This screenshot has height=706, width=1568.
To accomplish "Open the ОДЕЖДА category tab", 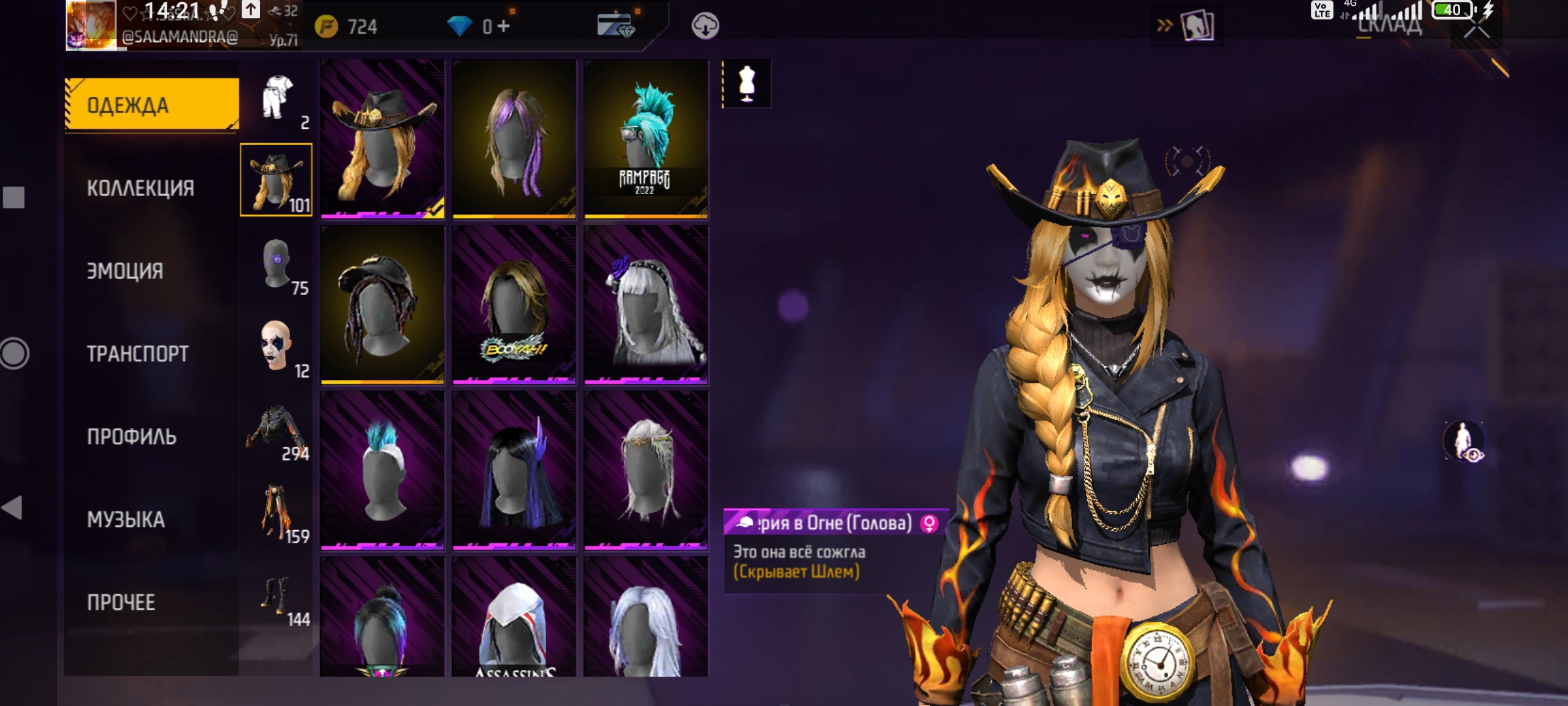I will pos(152,105).
